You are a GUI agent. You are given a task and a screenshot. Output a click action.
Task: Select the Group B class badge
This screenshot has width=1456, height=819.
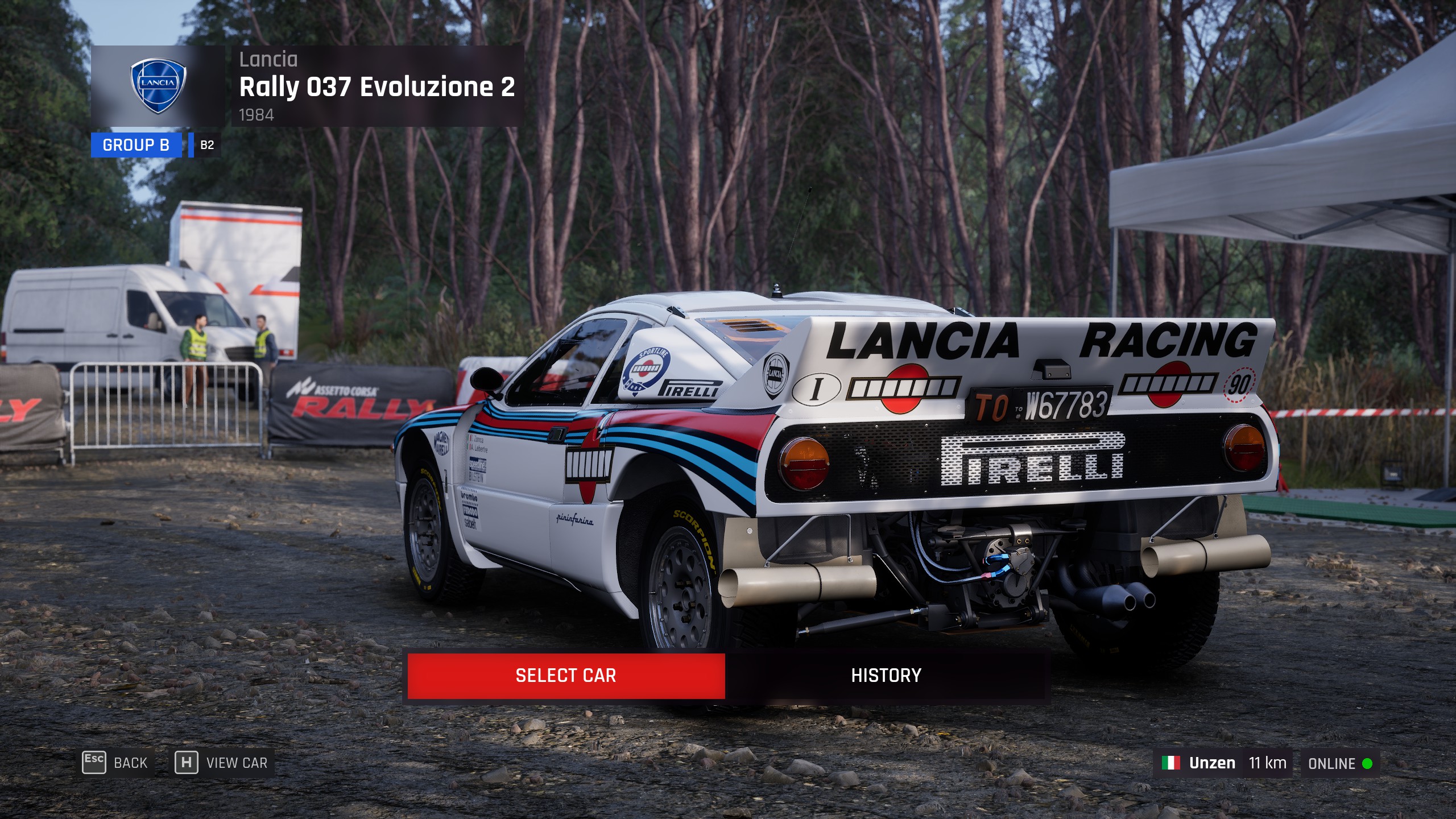[x=136, y=145]
